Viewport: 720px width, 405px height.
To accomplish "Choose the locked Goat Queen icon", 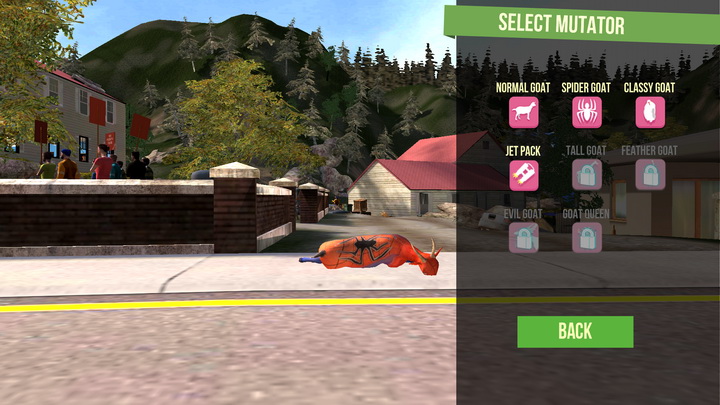I will (586, 237).
